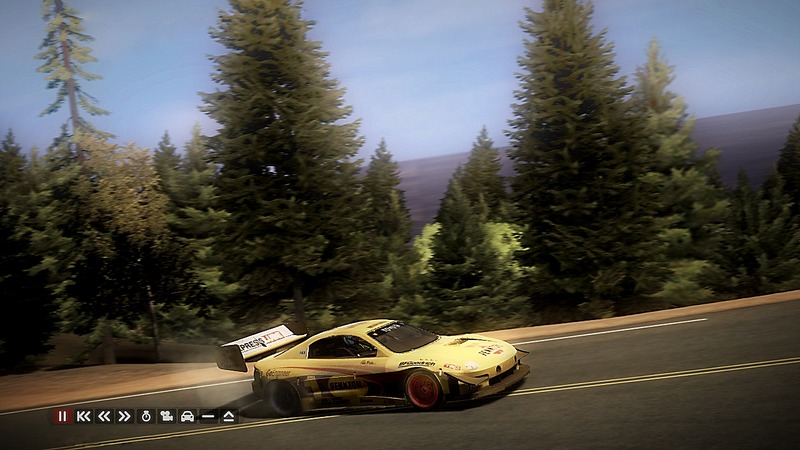Viewport: 800px width, 450px height.
Task: Fast forward the replay
Action: 124,416
